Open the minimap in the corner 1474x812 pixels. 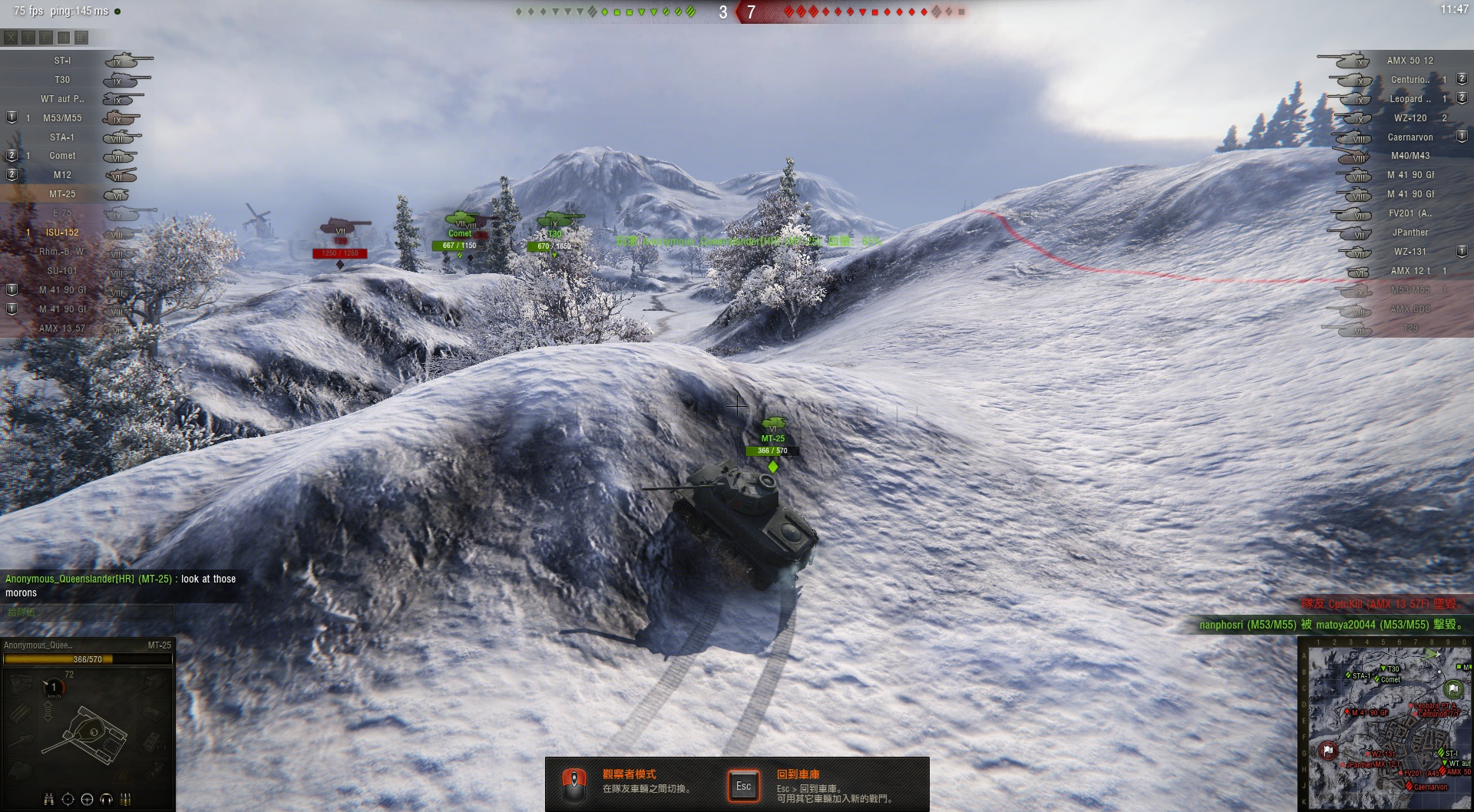click(x=1386, y=724)
